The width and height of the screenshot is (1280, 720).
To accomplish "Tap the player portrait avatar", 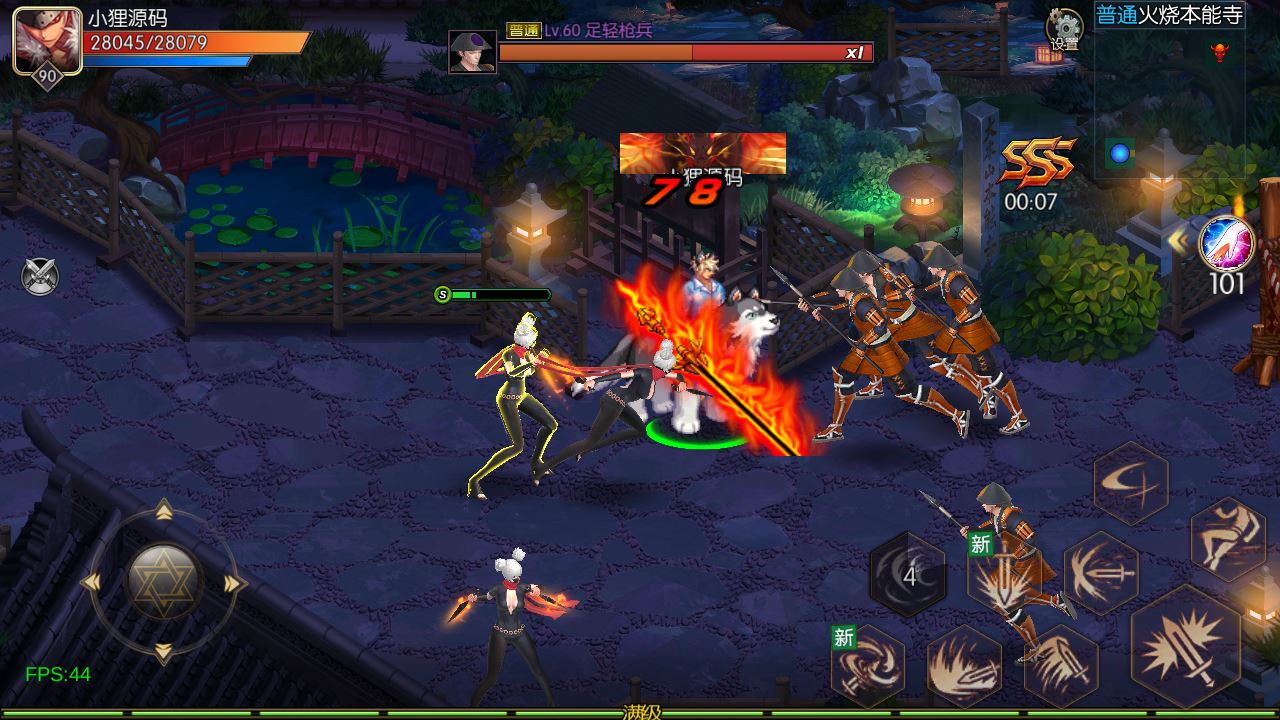I will (x=47, y=39).
